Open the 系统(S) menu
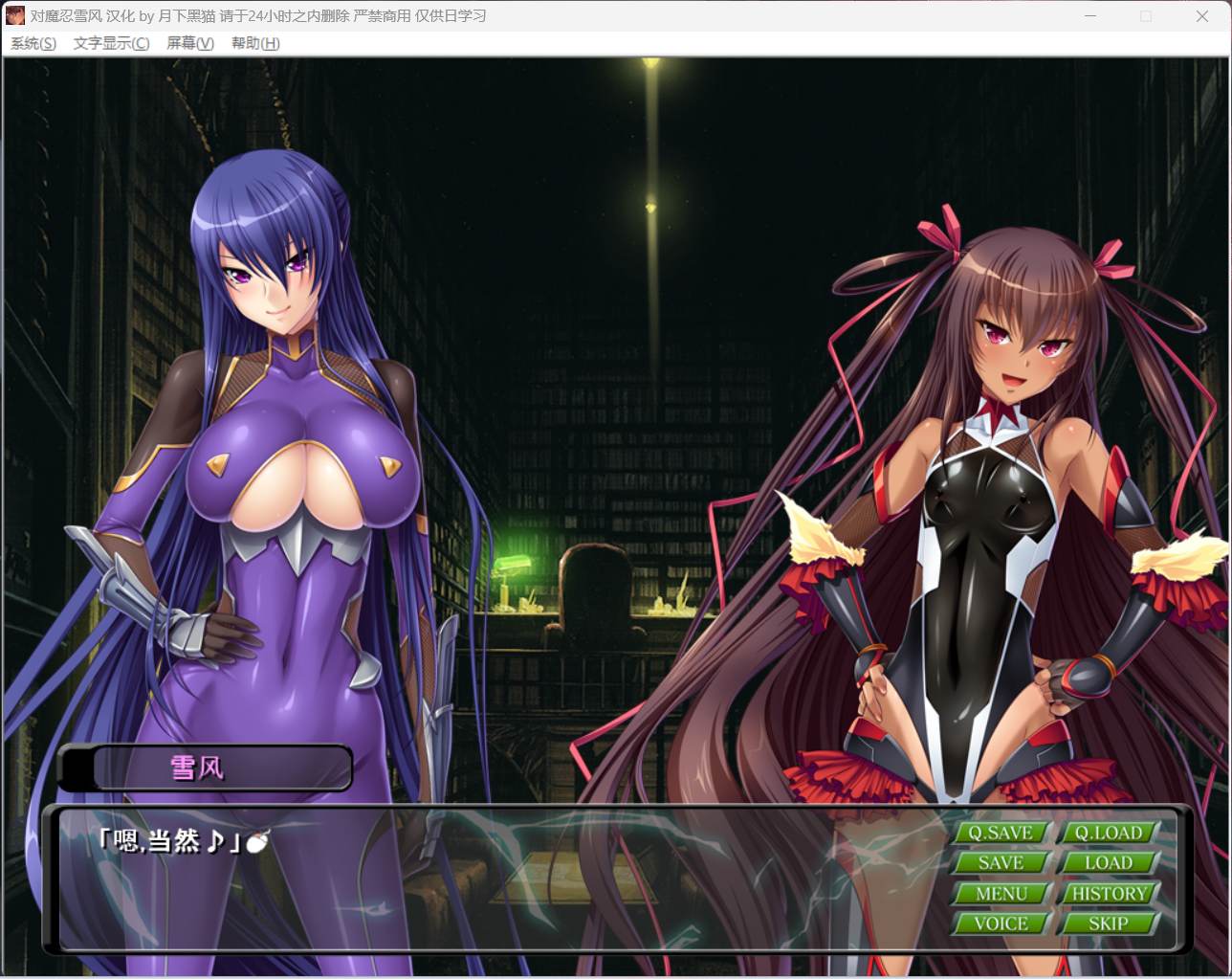Screen dimensions: 1232x979 (32, 43)
